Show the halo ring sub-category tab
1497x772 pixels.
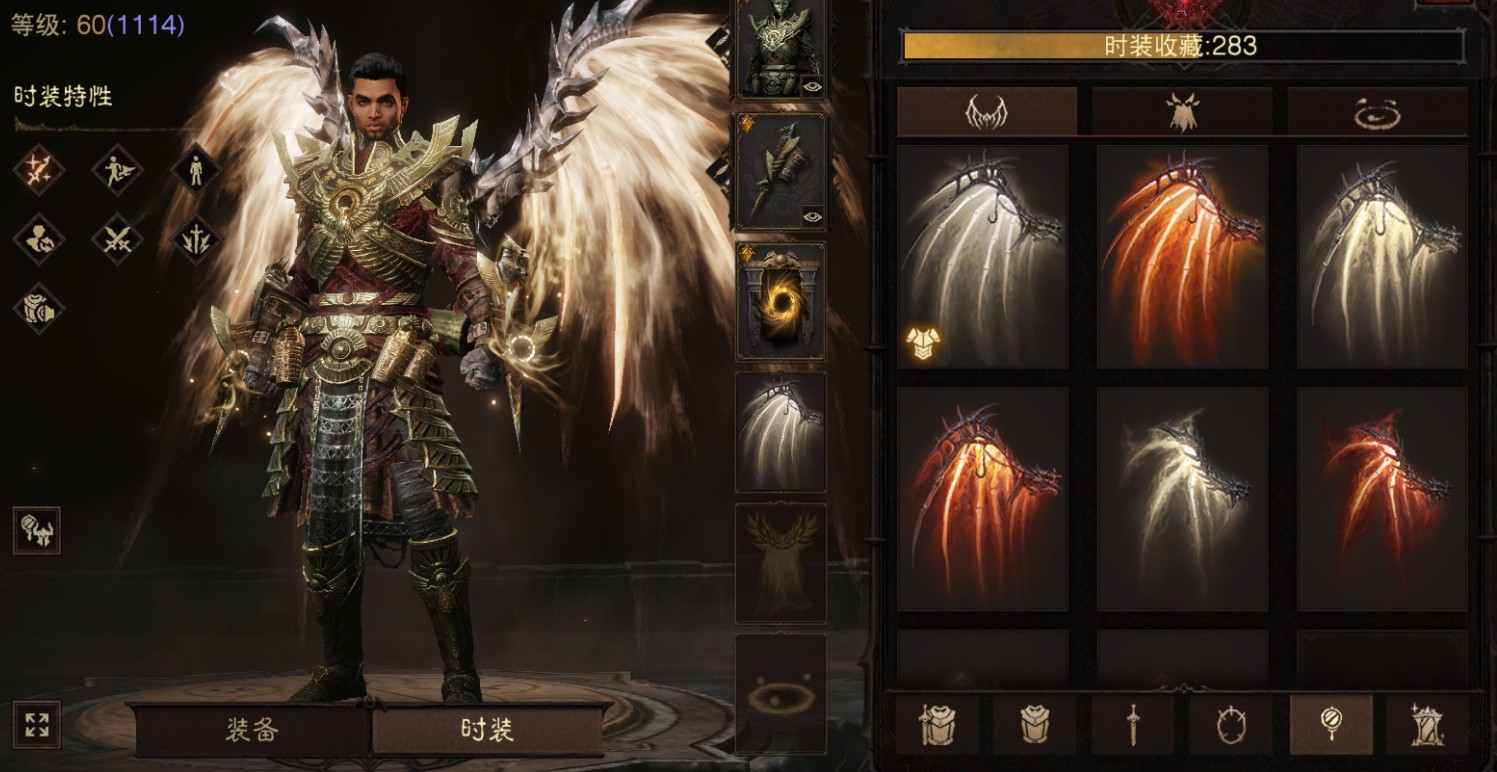pos(1377,112)
